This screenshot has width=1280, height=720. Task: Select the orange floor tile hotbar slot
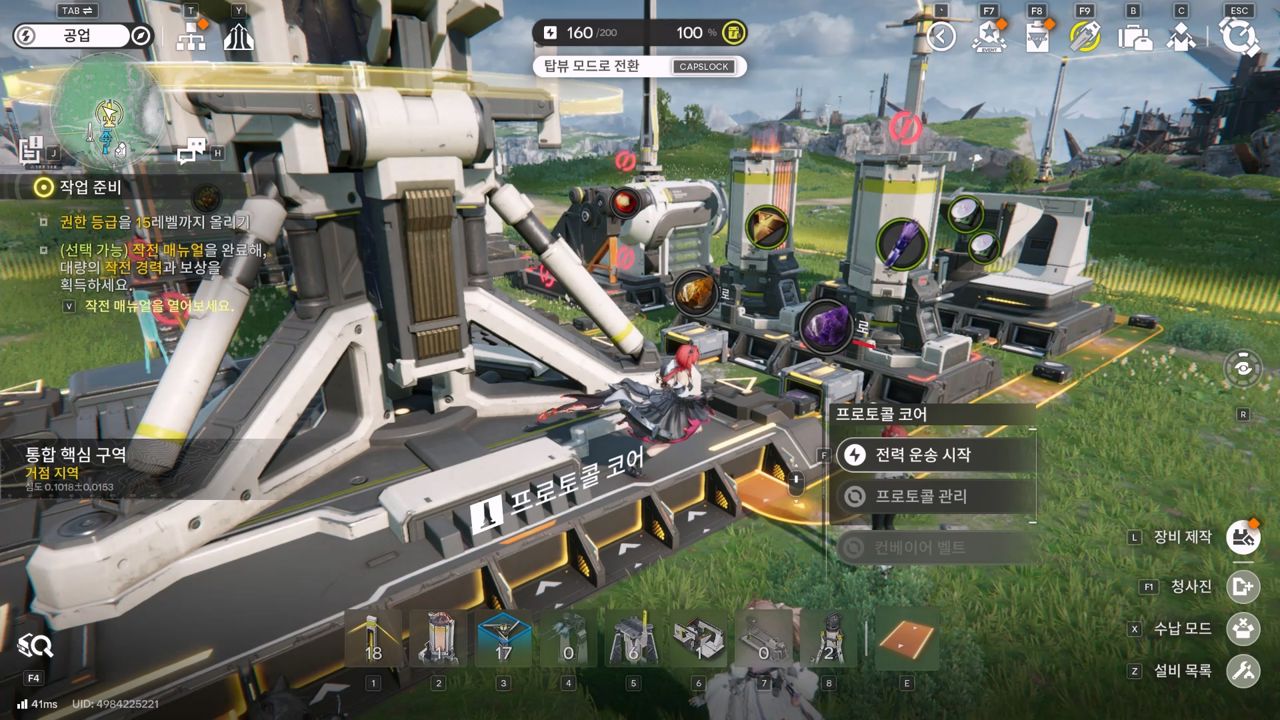[x=907, y=639]
